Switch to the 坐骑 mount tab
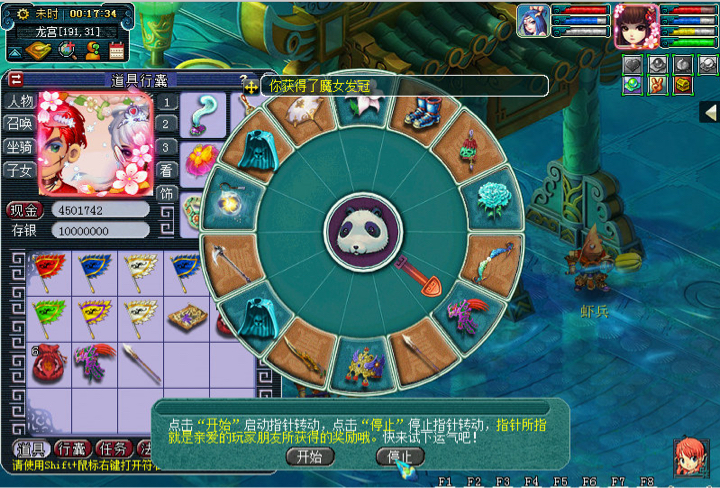Viewport: 720px width, 488px height. (x=20, y=146)
